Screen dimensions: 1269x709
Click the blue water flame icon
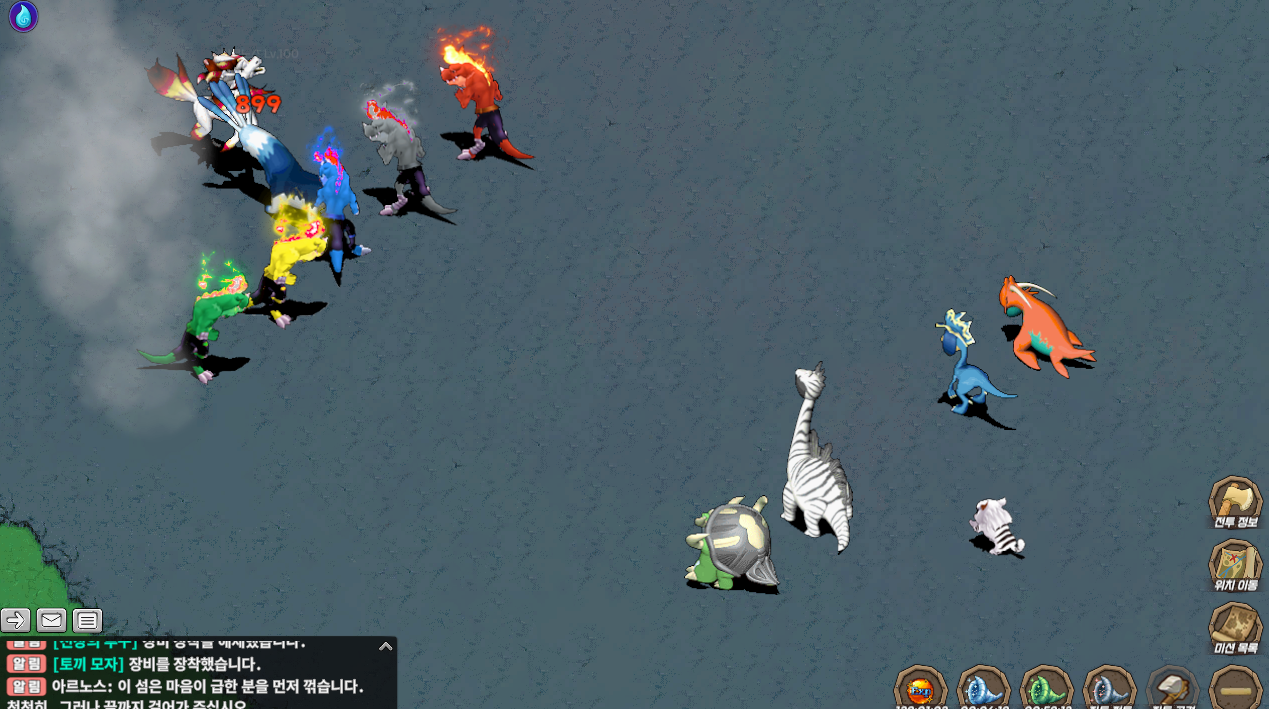(x=23, y=16)
